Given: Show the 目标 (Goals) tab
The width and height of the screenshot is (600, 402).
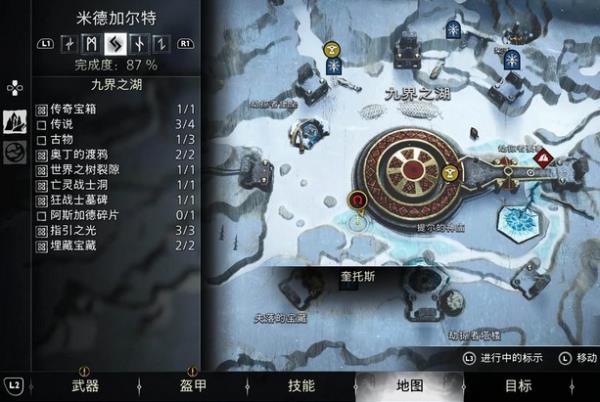Looking at the screenshot, I should [518, 386].
